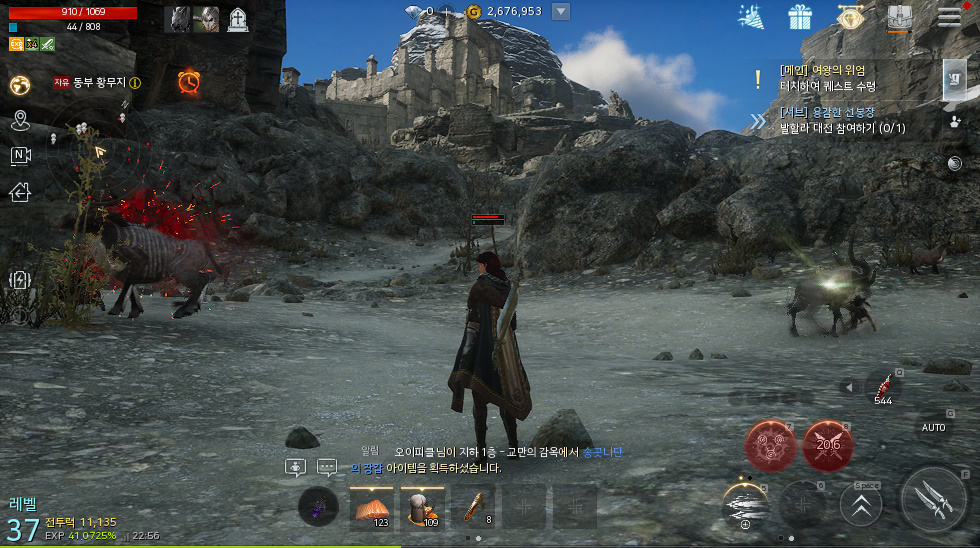980x548 pixels.
Task: Open the hamburger main menu
Action: coord(948,16)
